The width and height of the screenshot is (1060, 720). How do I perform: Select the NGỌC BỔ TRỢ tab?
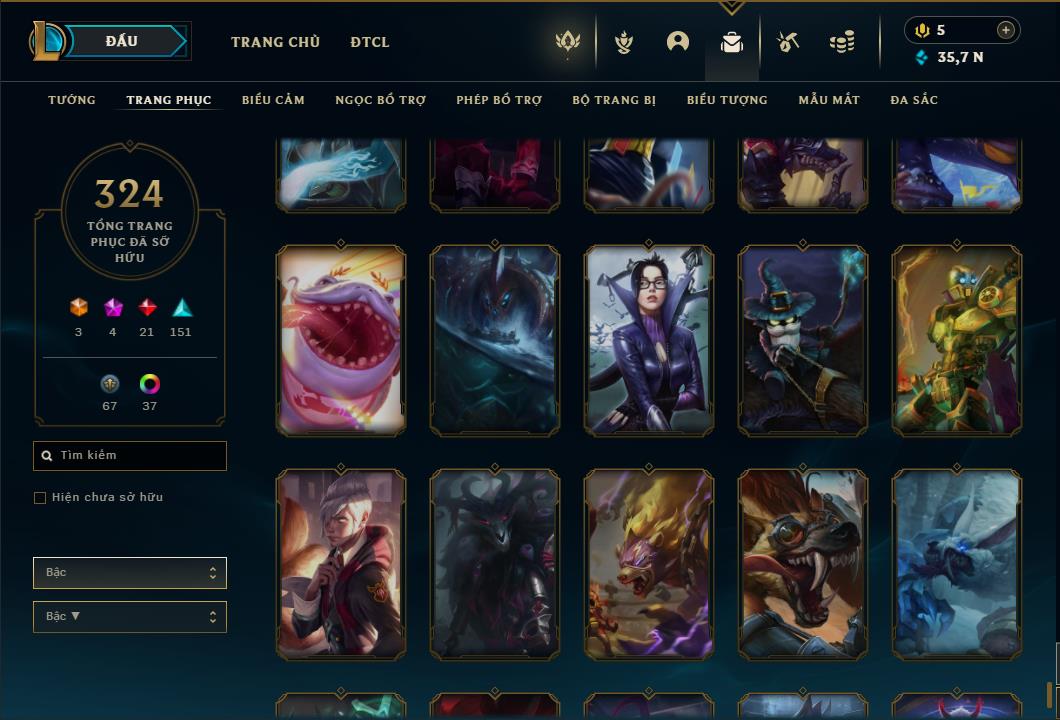pyautogui.click(x=380, y=100)
